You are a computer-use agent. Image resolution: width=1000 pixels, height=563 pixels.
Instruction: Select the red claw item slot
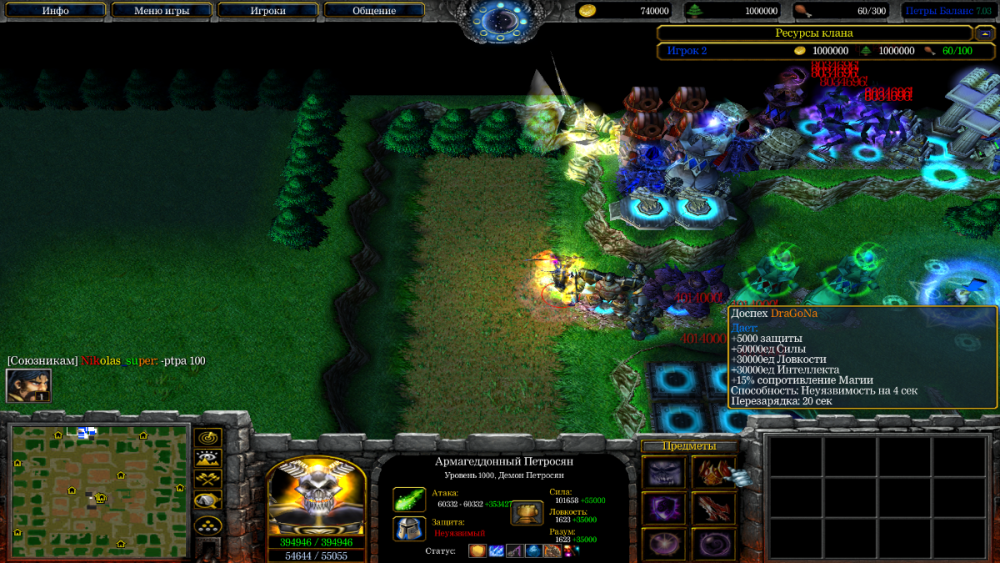pos(714,508)
